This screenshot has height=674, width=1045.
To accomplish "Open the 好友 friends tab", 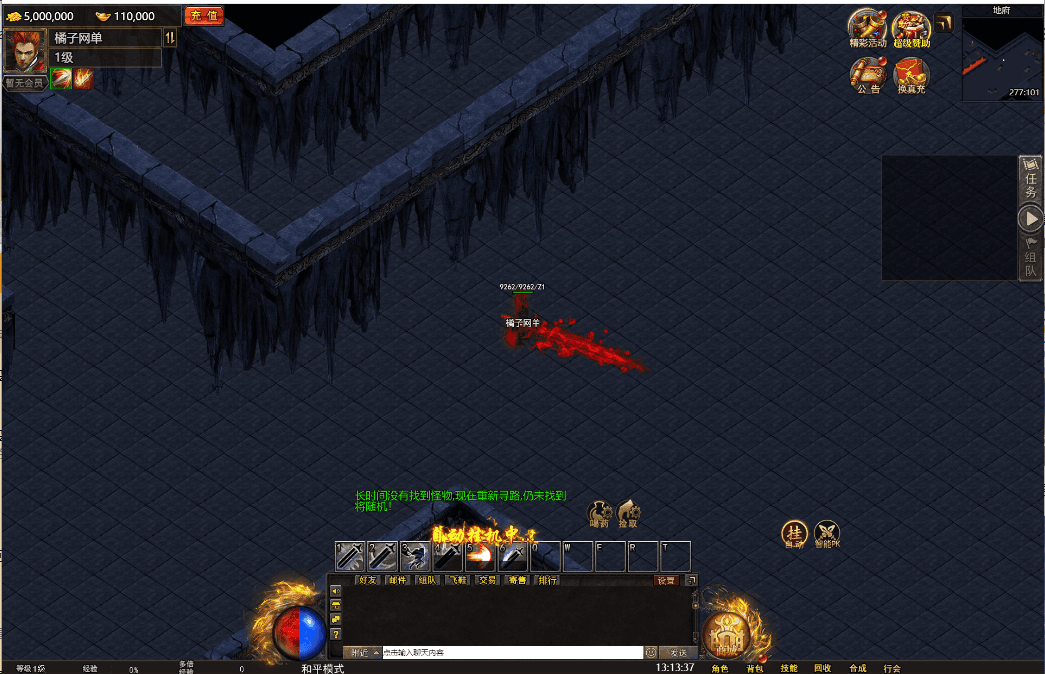I will [368, 580].
